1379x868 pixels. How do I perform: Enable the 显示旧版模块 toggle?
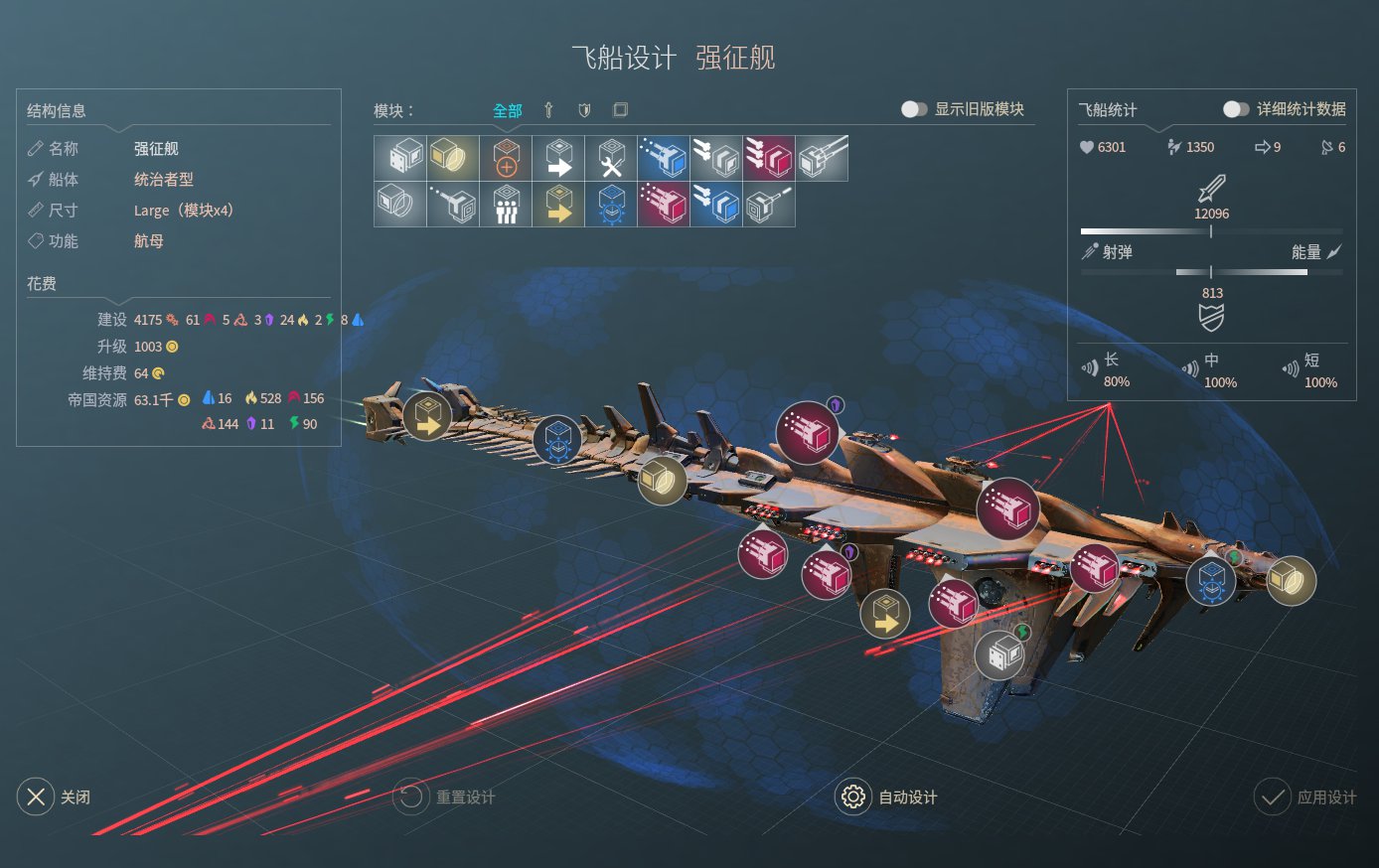click(912, 111)
